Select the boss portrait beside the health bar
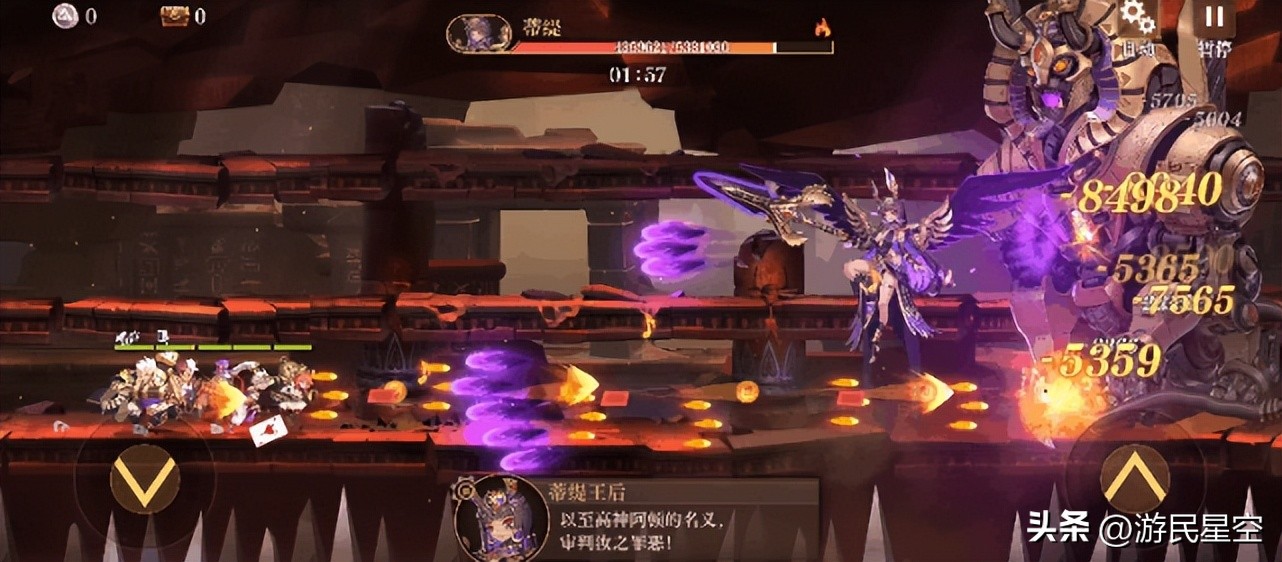This screenshot has height=562, width=1282. [x=477, y=33]
